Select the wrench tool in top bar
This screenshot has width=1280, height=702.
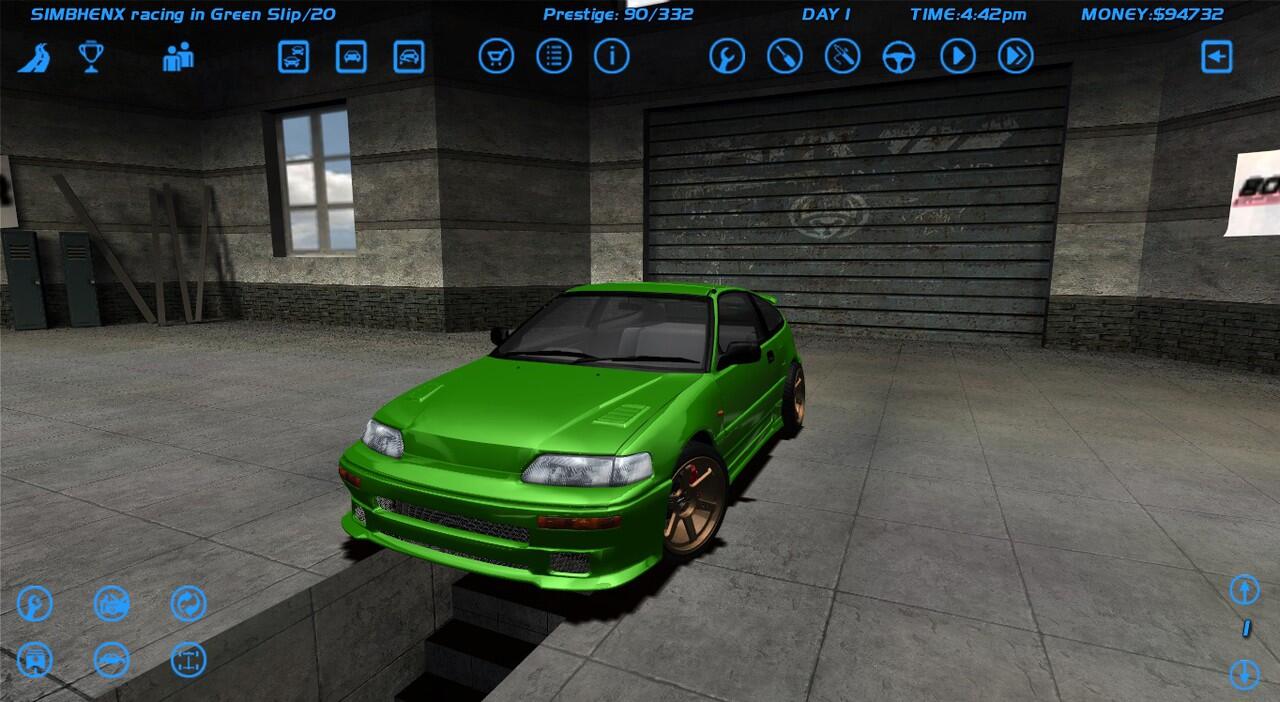(x=727, y=57)
